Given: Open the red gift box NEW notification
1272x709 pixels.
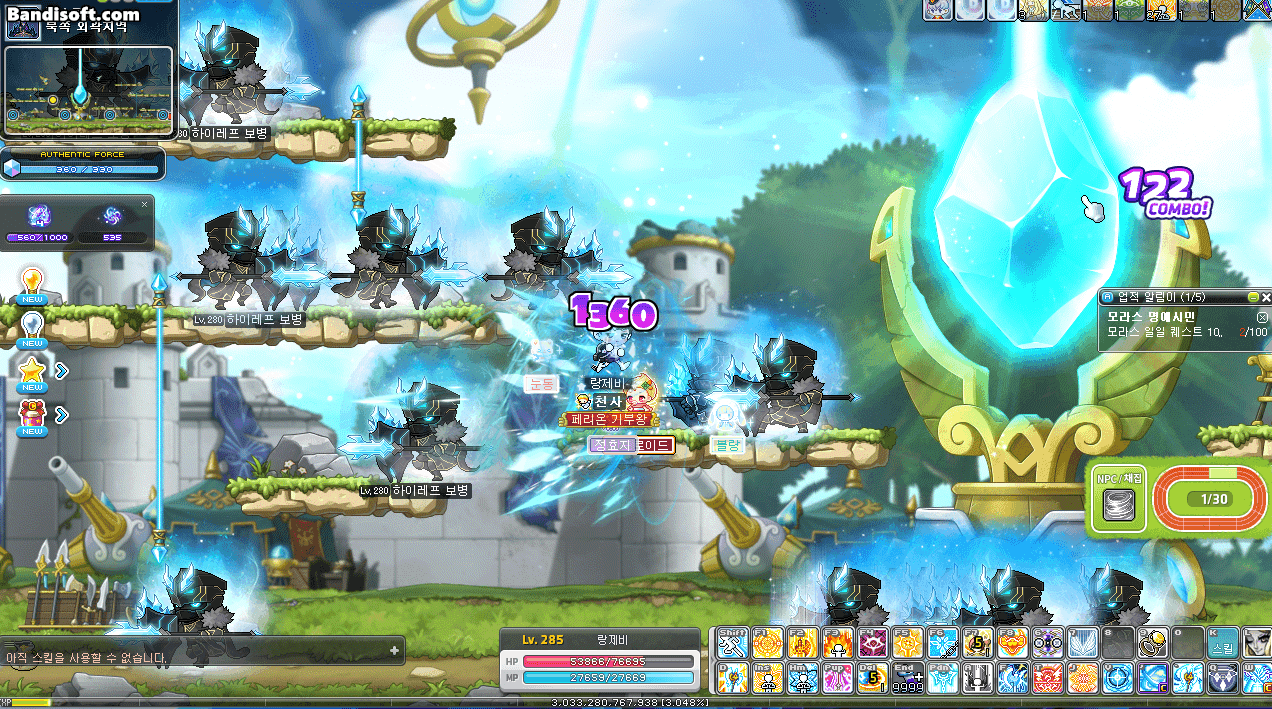Looking at the screenshot, I should coord(32,416).
